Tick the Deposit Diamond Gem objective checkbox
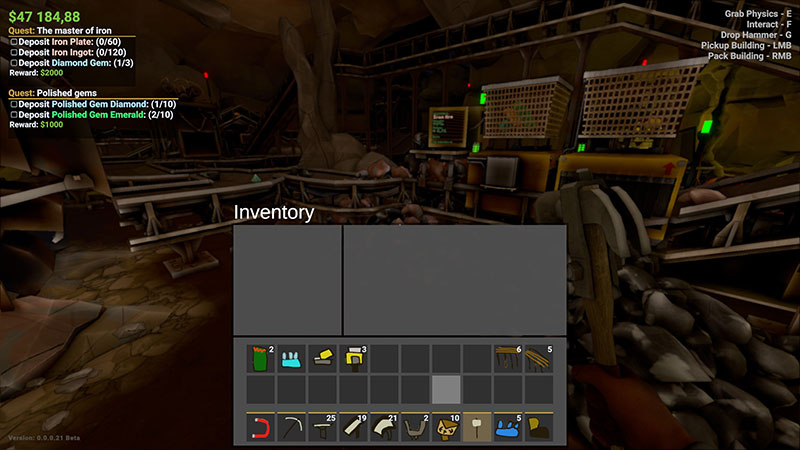 tap(13, 63)
